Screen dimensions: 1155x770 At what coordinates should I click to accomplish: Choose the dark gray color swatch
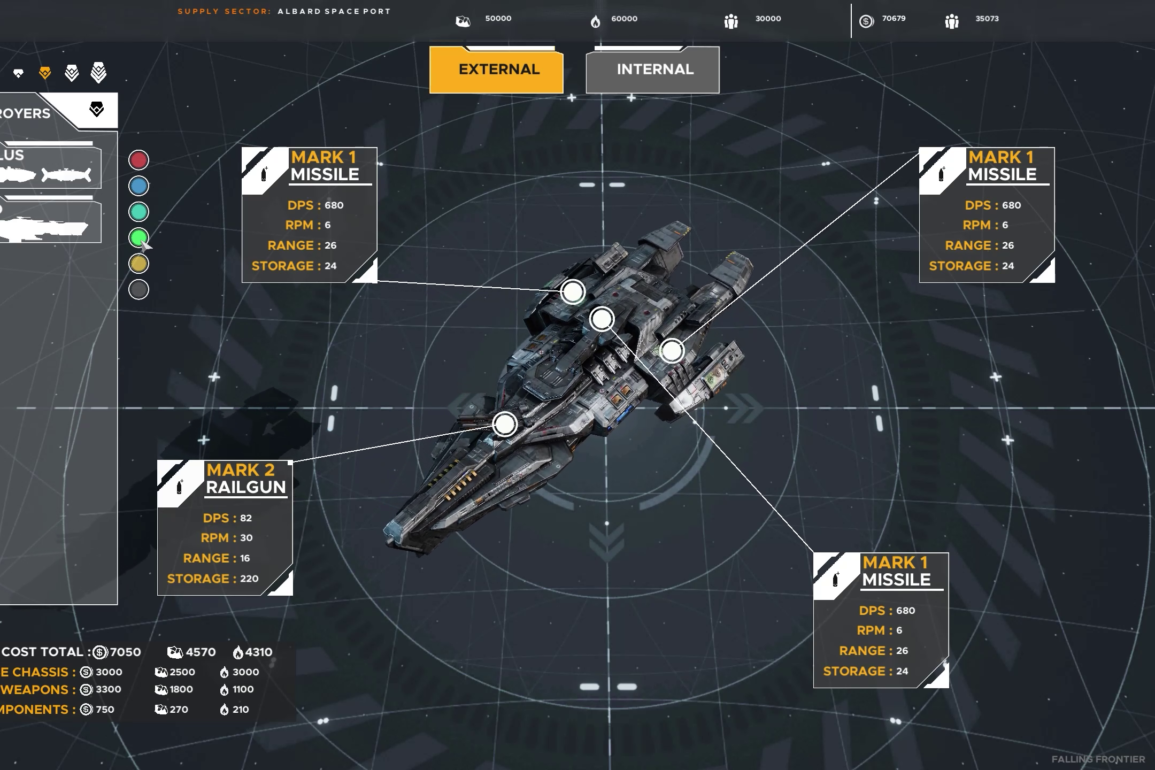pos(139,290)
